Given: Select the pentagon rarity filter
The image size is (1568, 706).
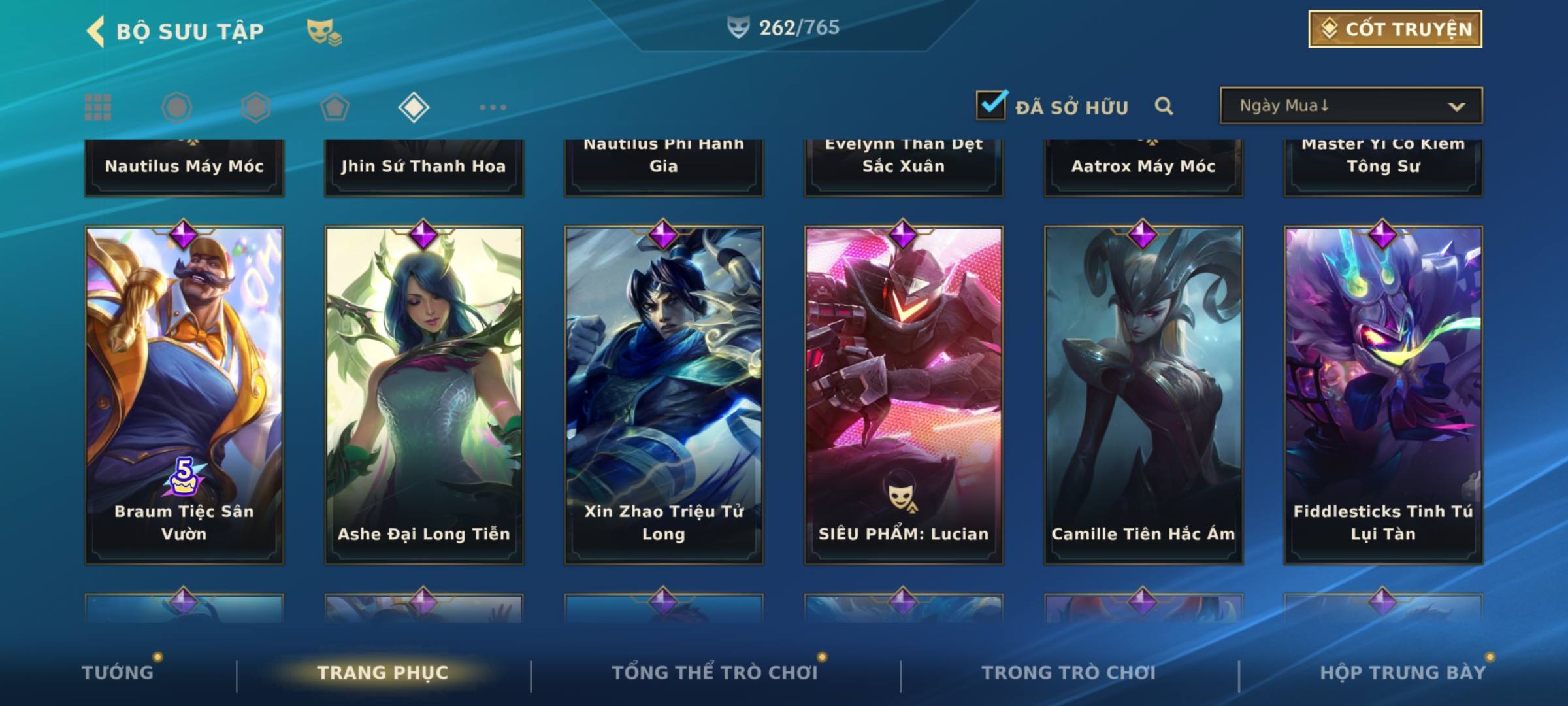Looking at the screenshot, I should tap(335, 107).
